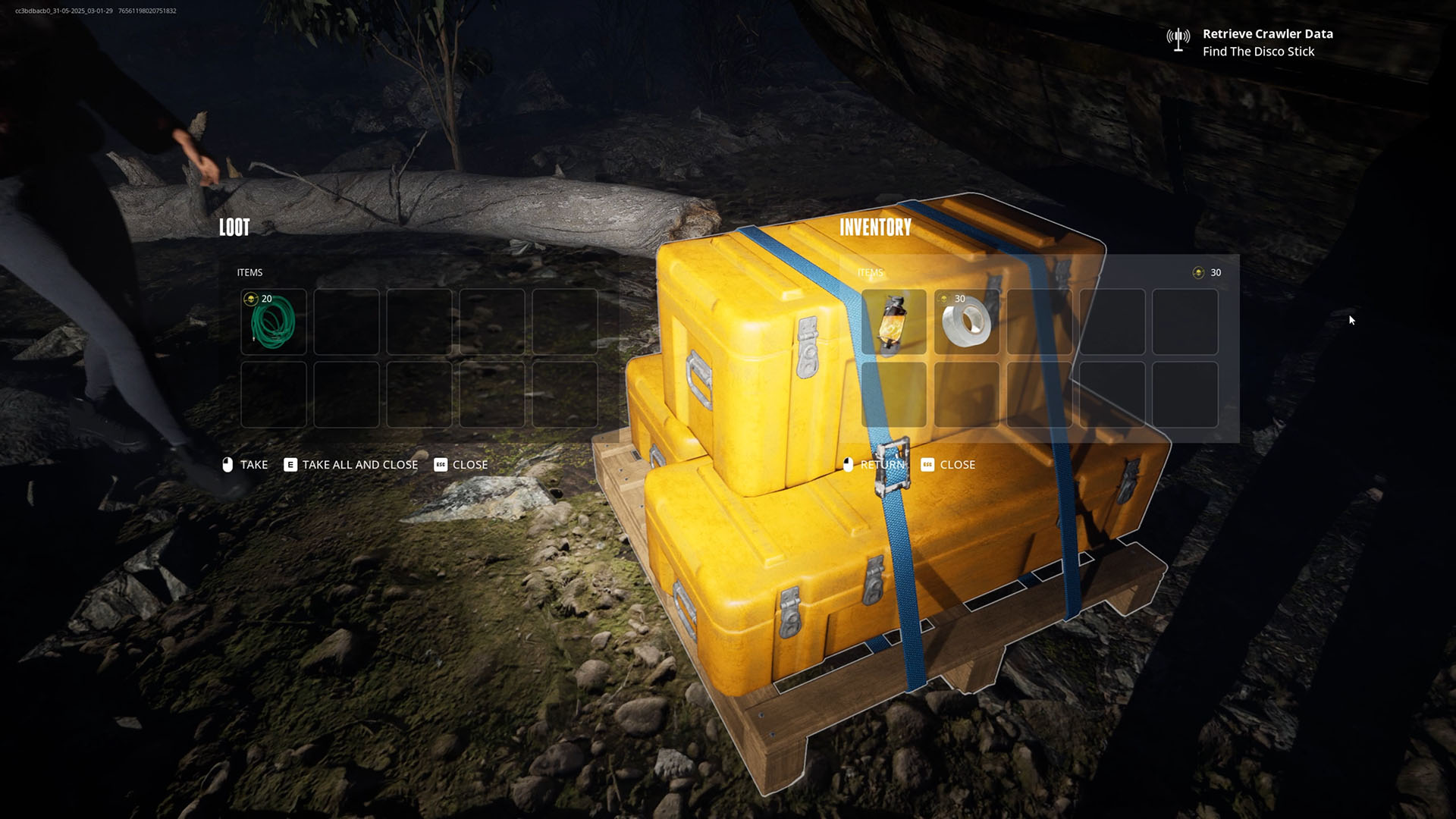This screenshot has width=1456, height=819.
Task: Take the green rope coil from loot
Action: click(274, 322)
